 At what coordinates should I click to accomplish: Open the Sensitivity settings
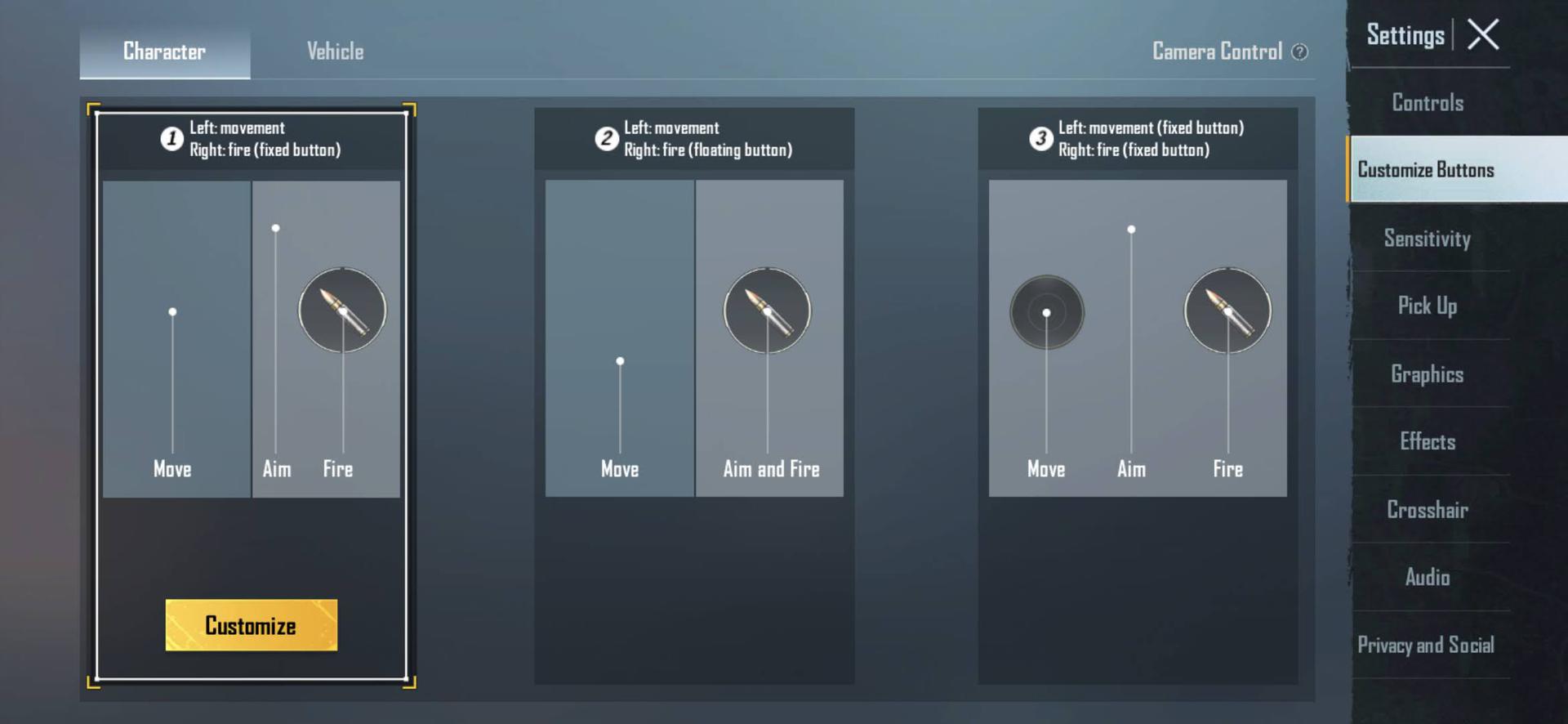1427,239
